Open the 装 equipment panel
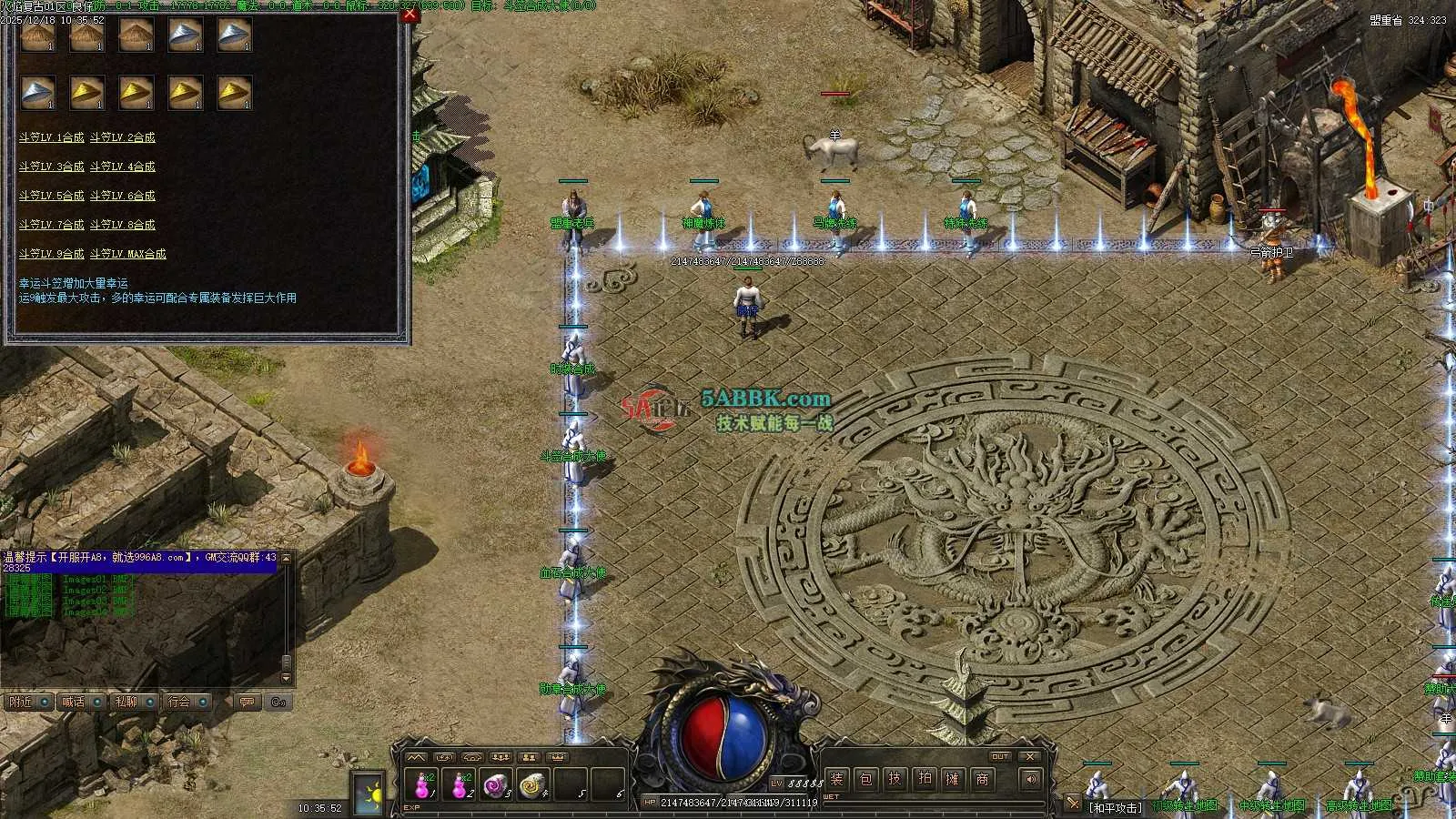The width and height of the screenshot is (1456, 819). tap(837, 779)
